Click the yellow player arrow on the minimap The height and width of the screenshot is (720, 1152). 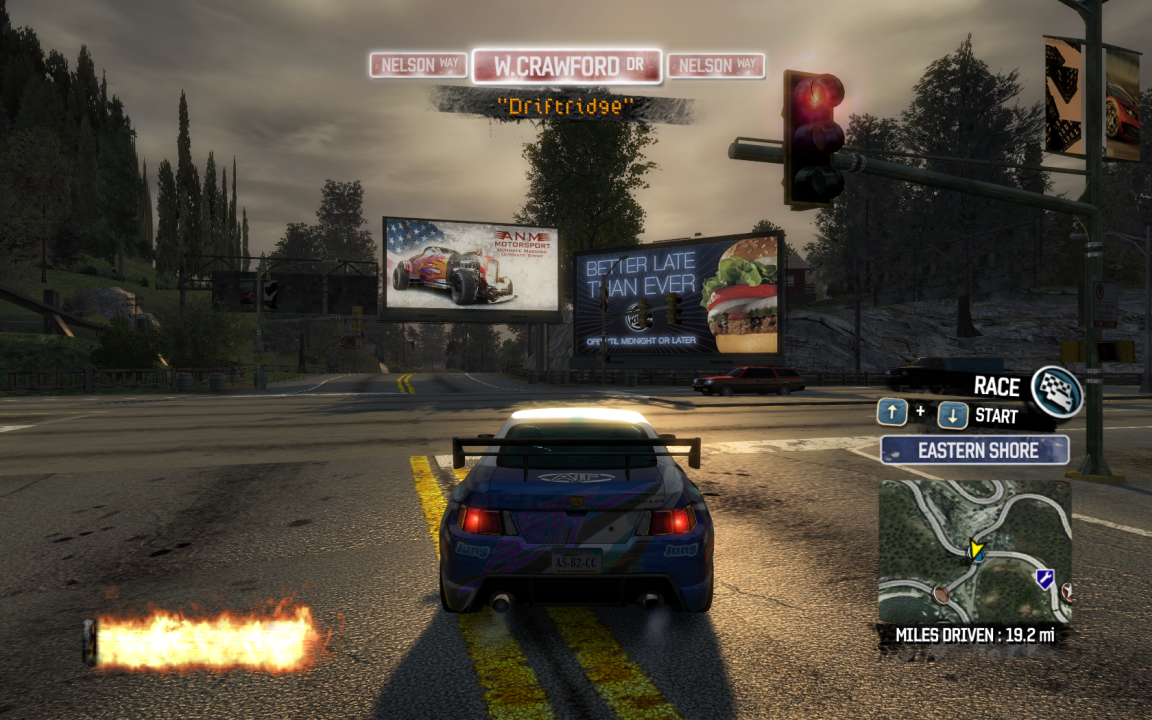tap(975, 550)
